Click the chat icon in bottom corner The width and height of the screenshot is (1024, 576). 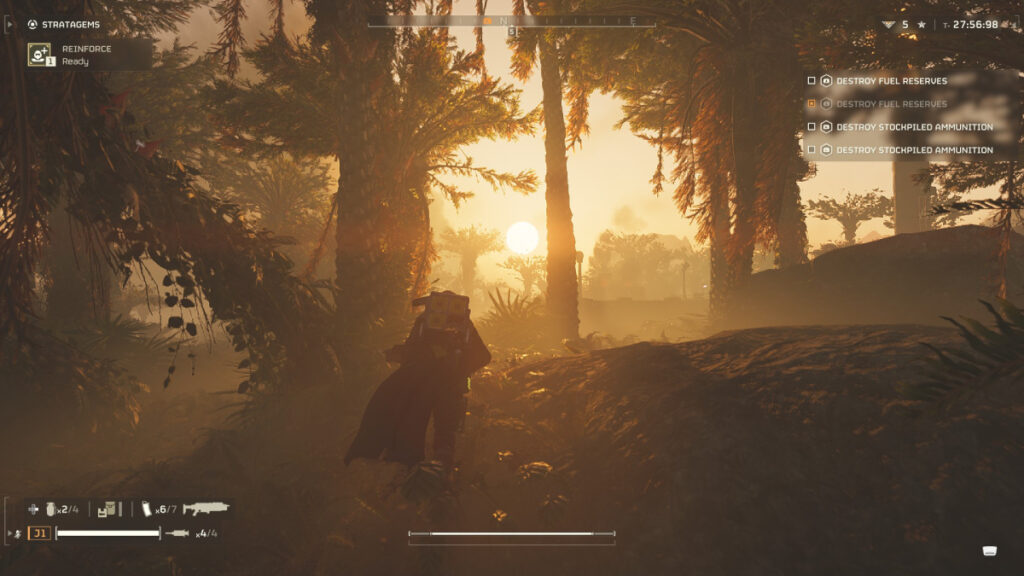tap(990, 550)
